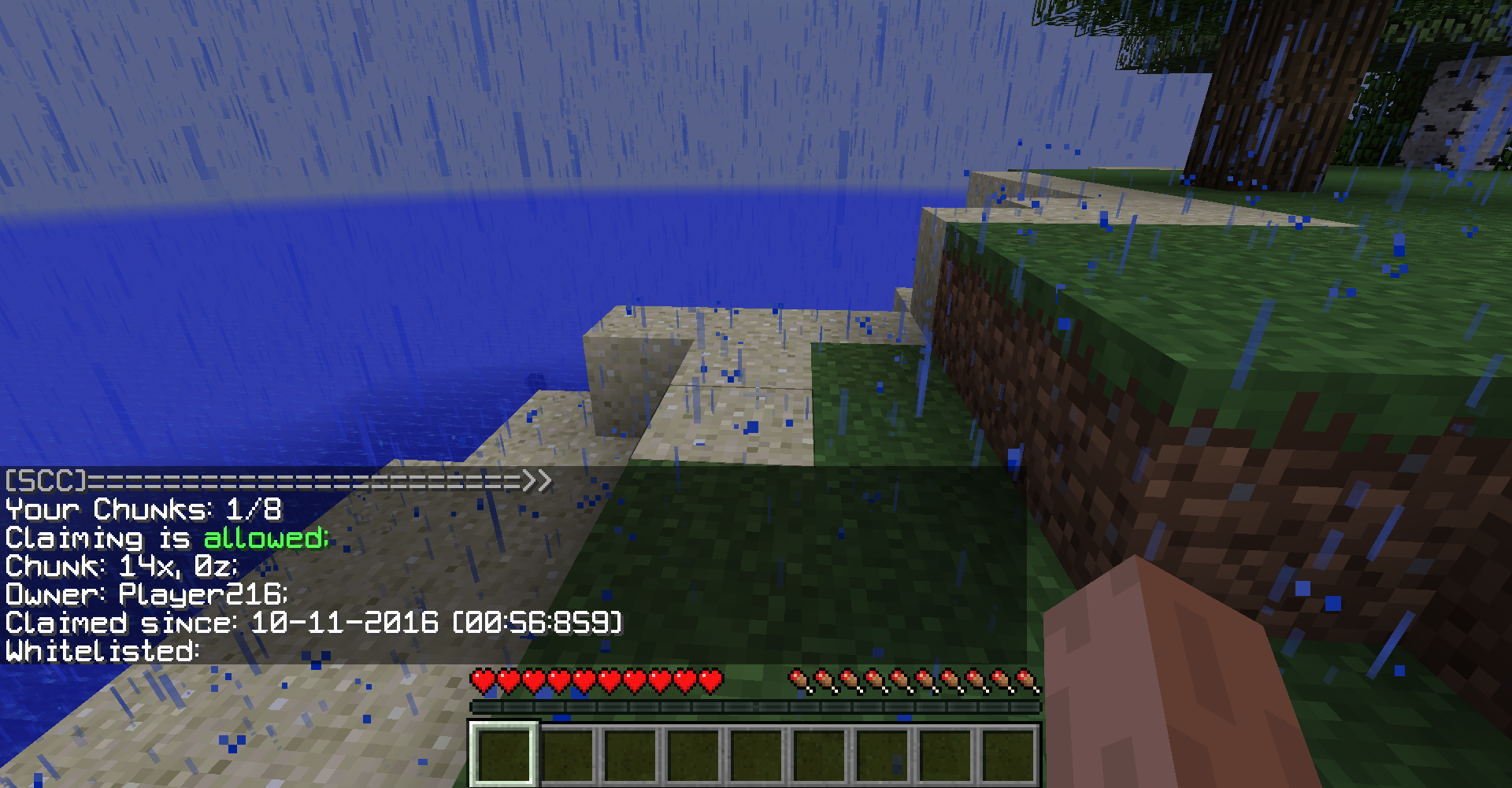Expand the SCC header chevron arrows
1512x788 pixels.
(x=538, y=480)
